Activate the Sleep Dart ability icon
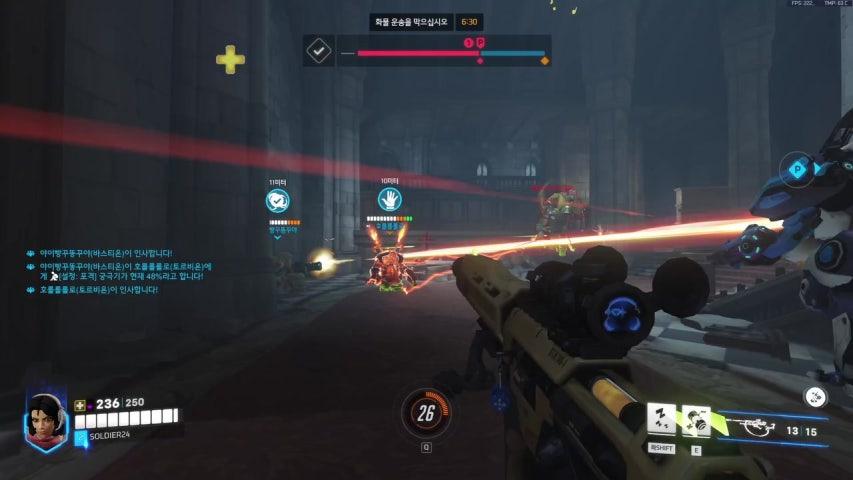 661,419
